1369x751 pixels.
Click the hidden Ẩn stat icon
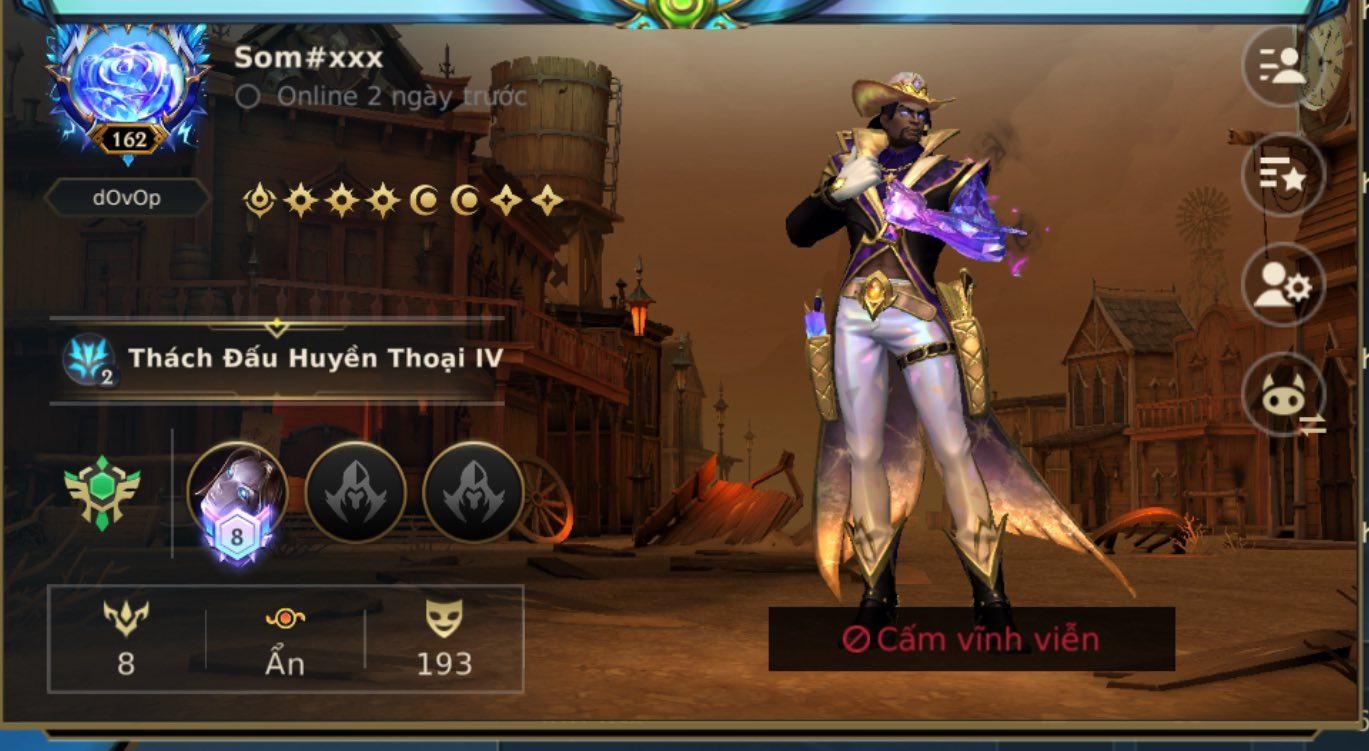click(285, 620)
